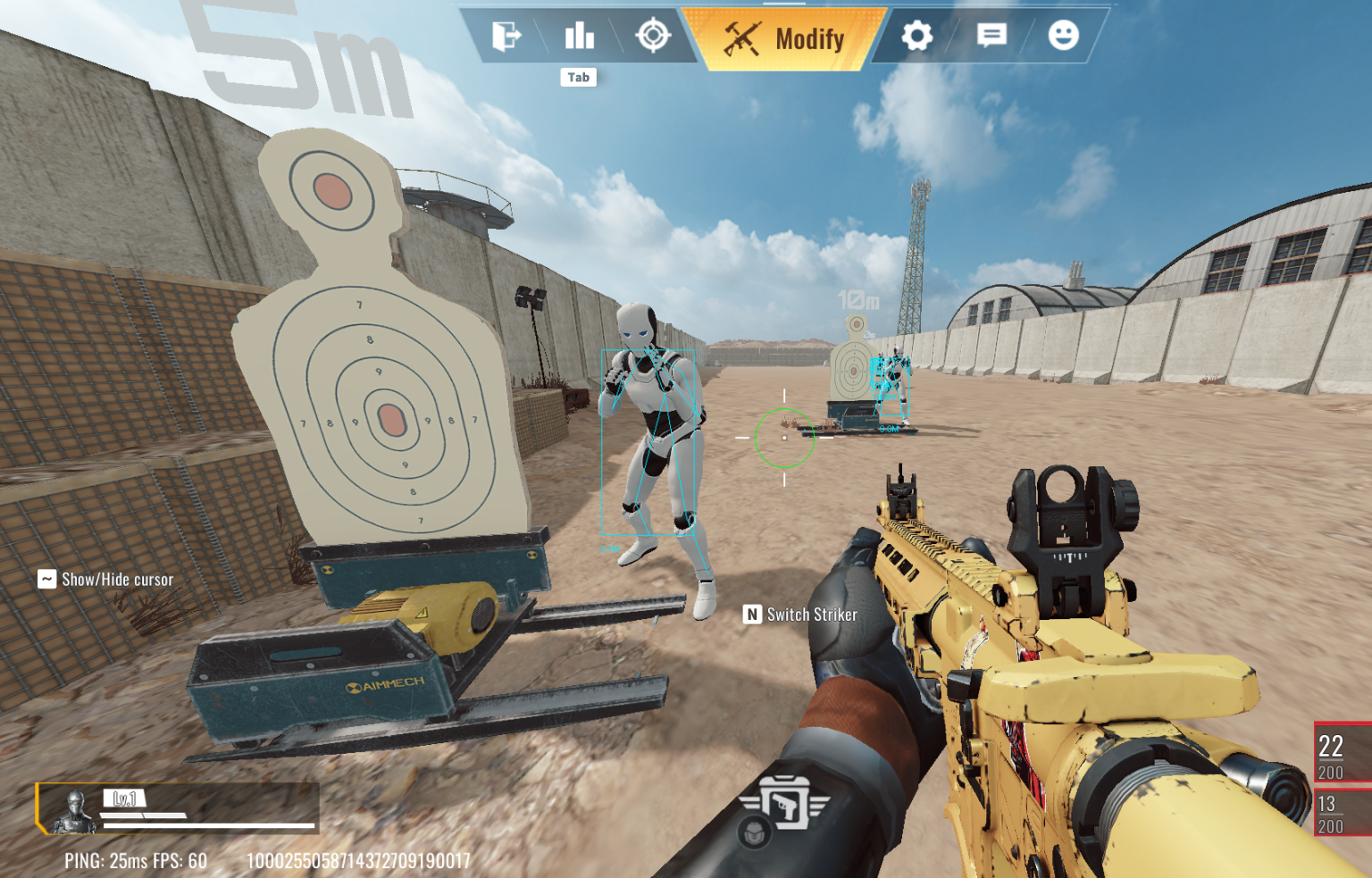Select the pistol mastery badge icon
The height and width of the screenshot is (878, 1372).
coord(787,805)
